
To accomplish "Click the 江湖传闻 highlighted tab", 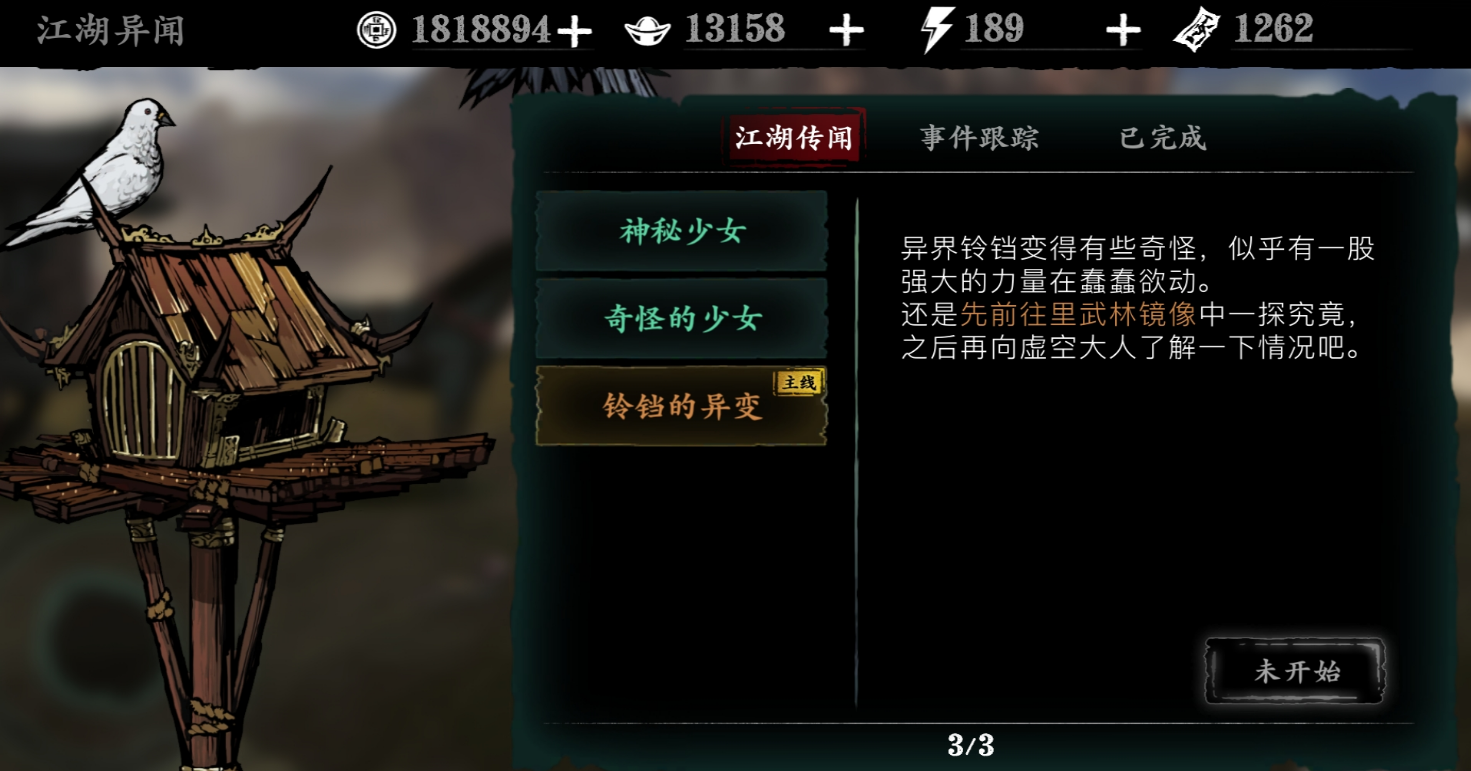I will click(x=794, y=138).
